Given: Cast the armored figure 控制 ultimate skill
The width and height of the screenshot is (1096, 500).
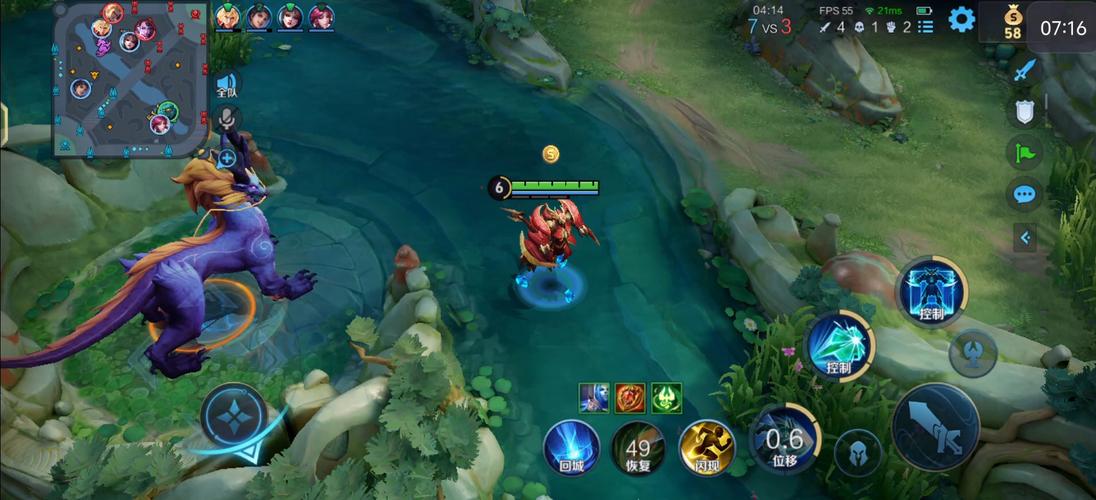Looking at the screenshot, I should [931, 291].
